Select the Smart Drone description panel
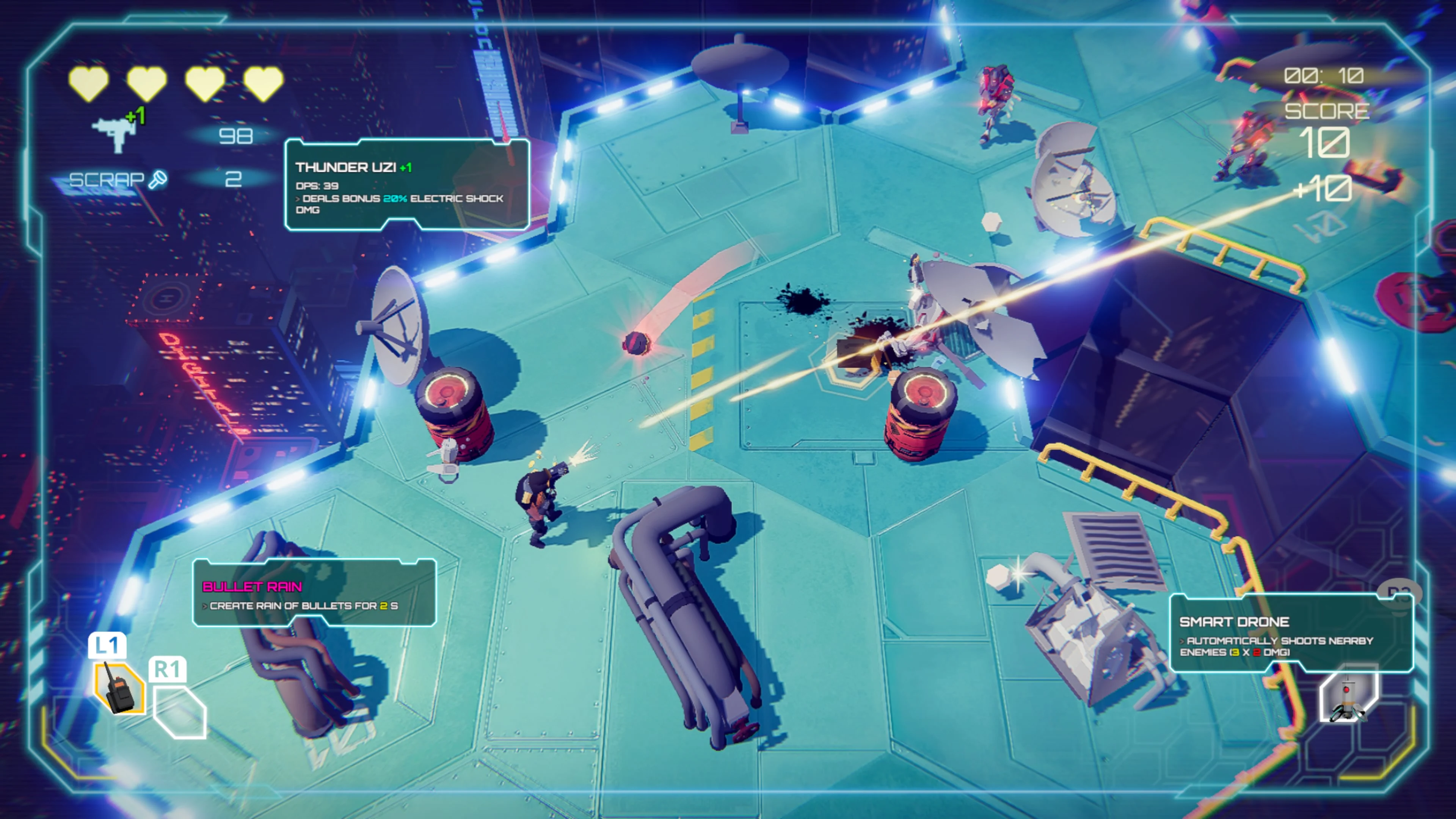The height and width of the screenshot is (819, 1456). click(1291, 634)
